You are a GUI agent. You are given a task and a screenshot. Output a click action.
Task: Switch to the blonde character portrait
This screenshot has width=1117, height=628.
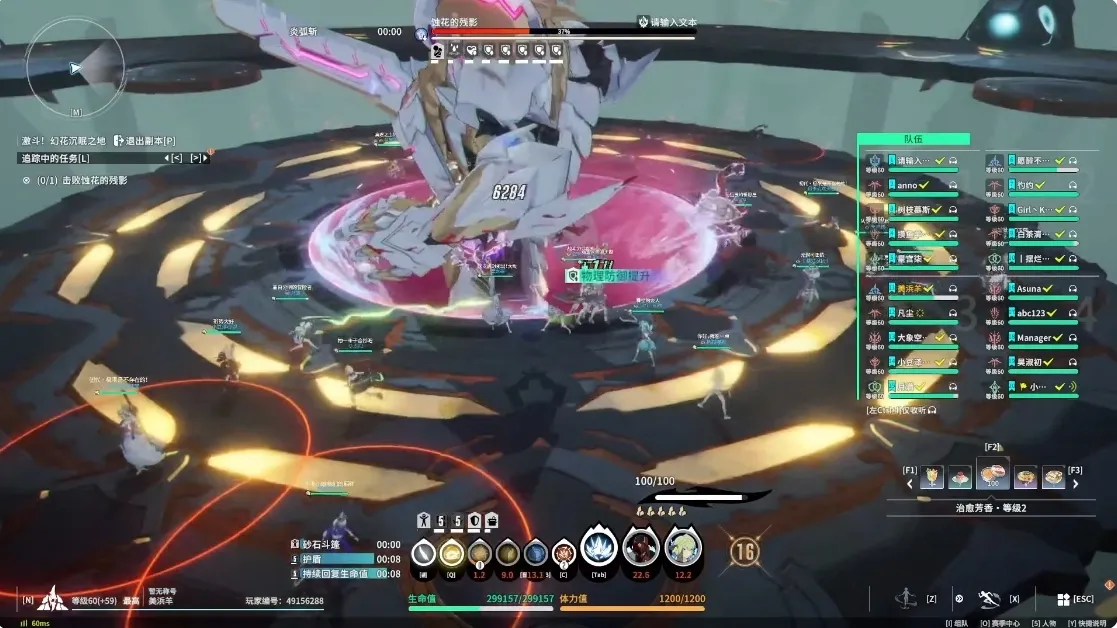click(x=683, y=548)
